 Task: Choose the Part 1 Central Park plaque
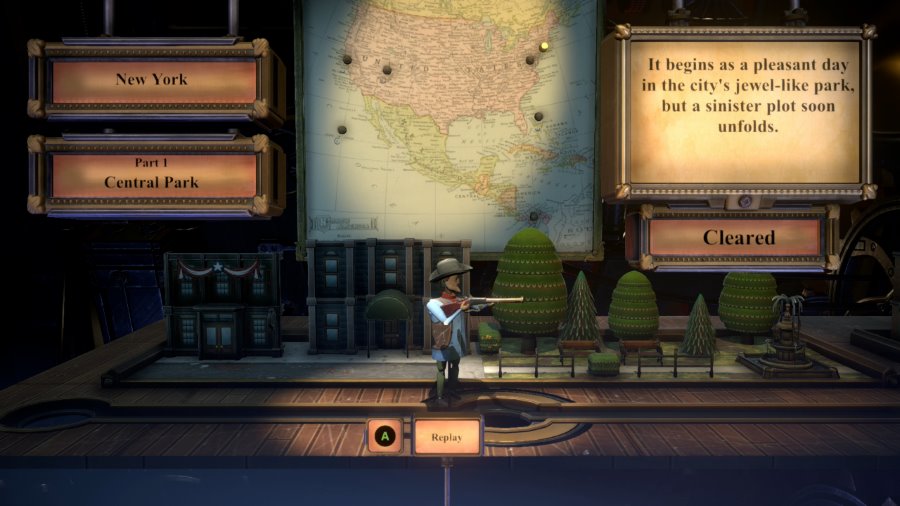click(x=152, y=175)
